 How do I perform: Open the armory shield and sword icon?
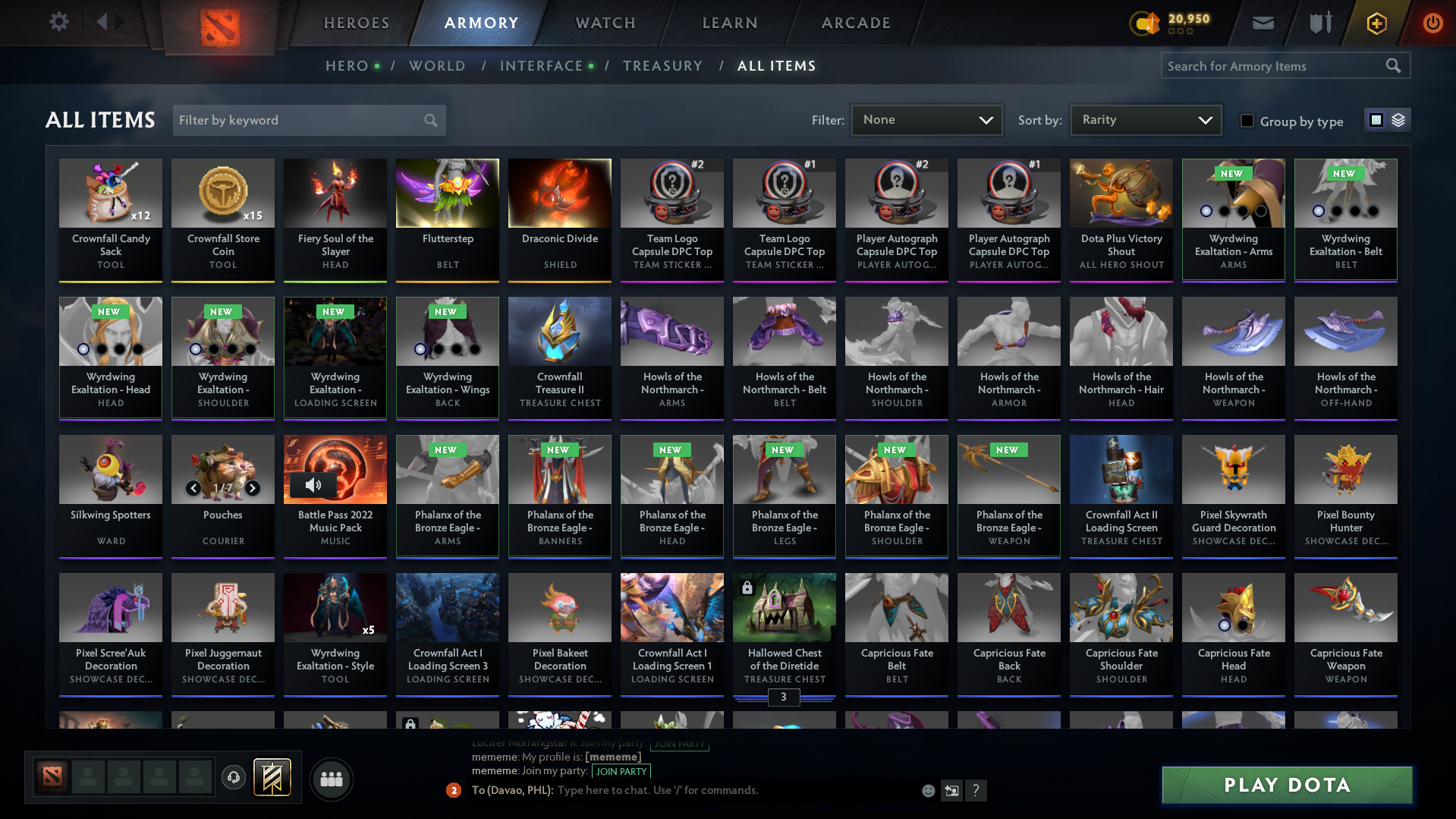tap(1319, 23)
